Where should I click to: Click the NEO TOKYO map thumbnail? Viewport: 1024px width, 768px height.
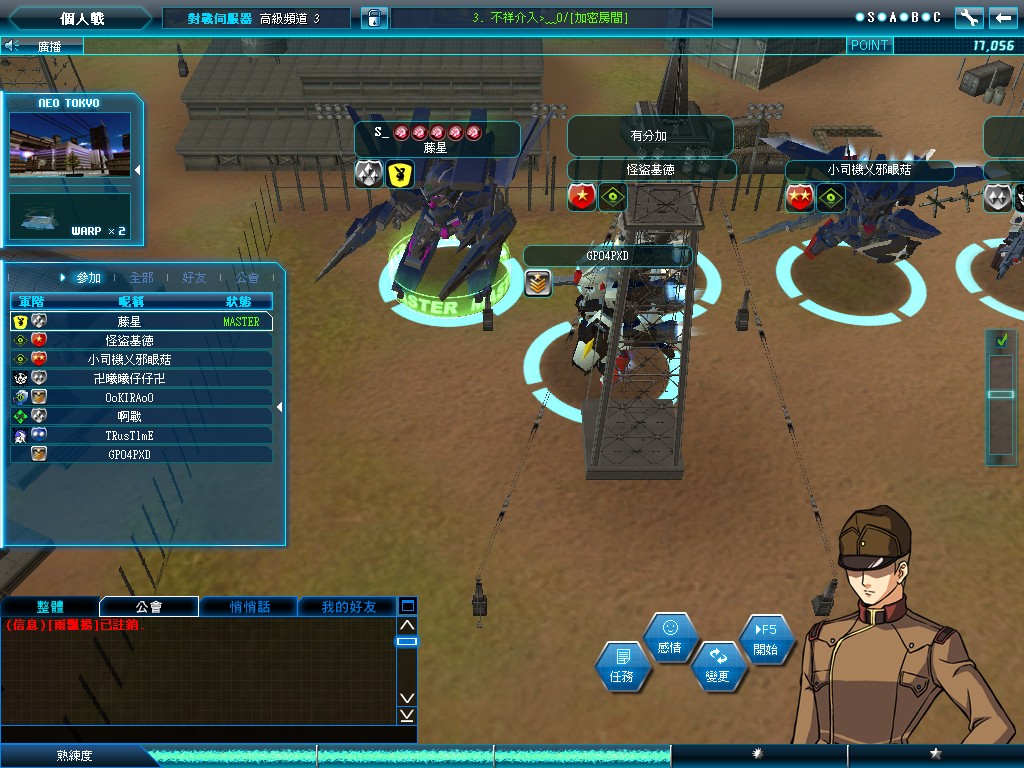tap(70, 144)
